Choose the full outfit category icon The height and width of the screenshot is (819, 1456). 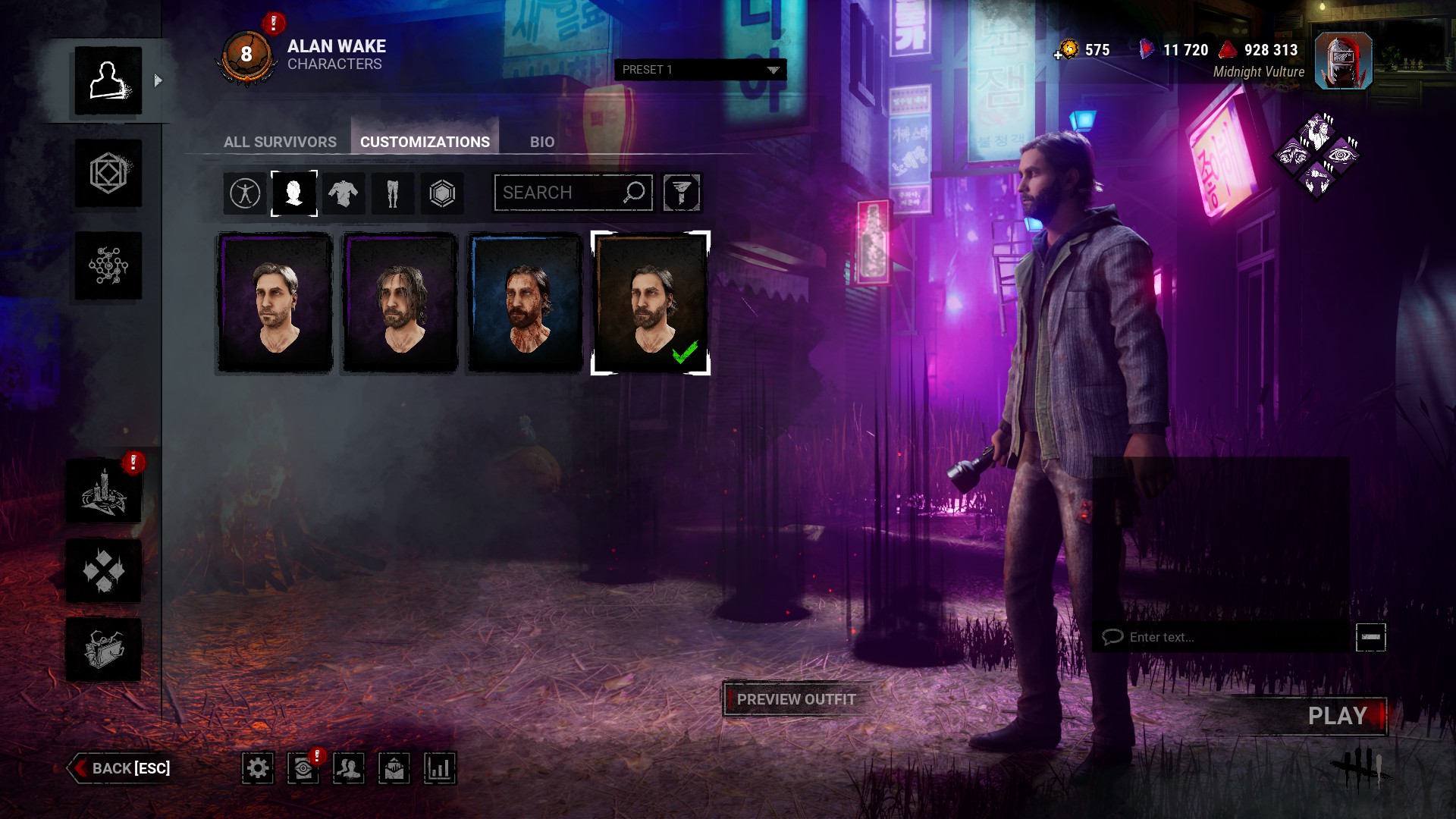(x=245, y=193)
